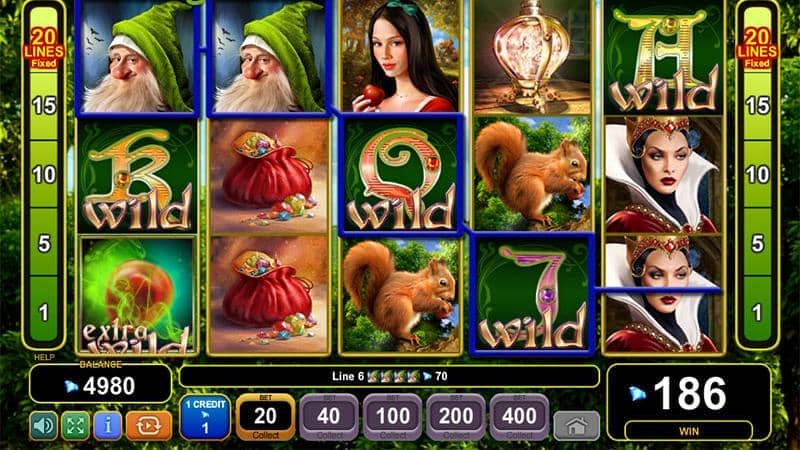The height and width of the screenshot is (450, 800).
Task: Select the bet 100 button
Action: click(x=392, y=417)
